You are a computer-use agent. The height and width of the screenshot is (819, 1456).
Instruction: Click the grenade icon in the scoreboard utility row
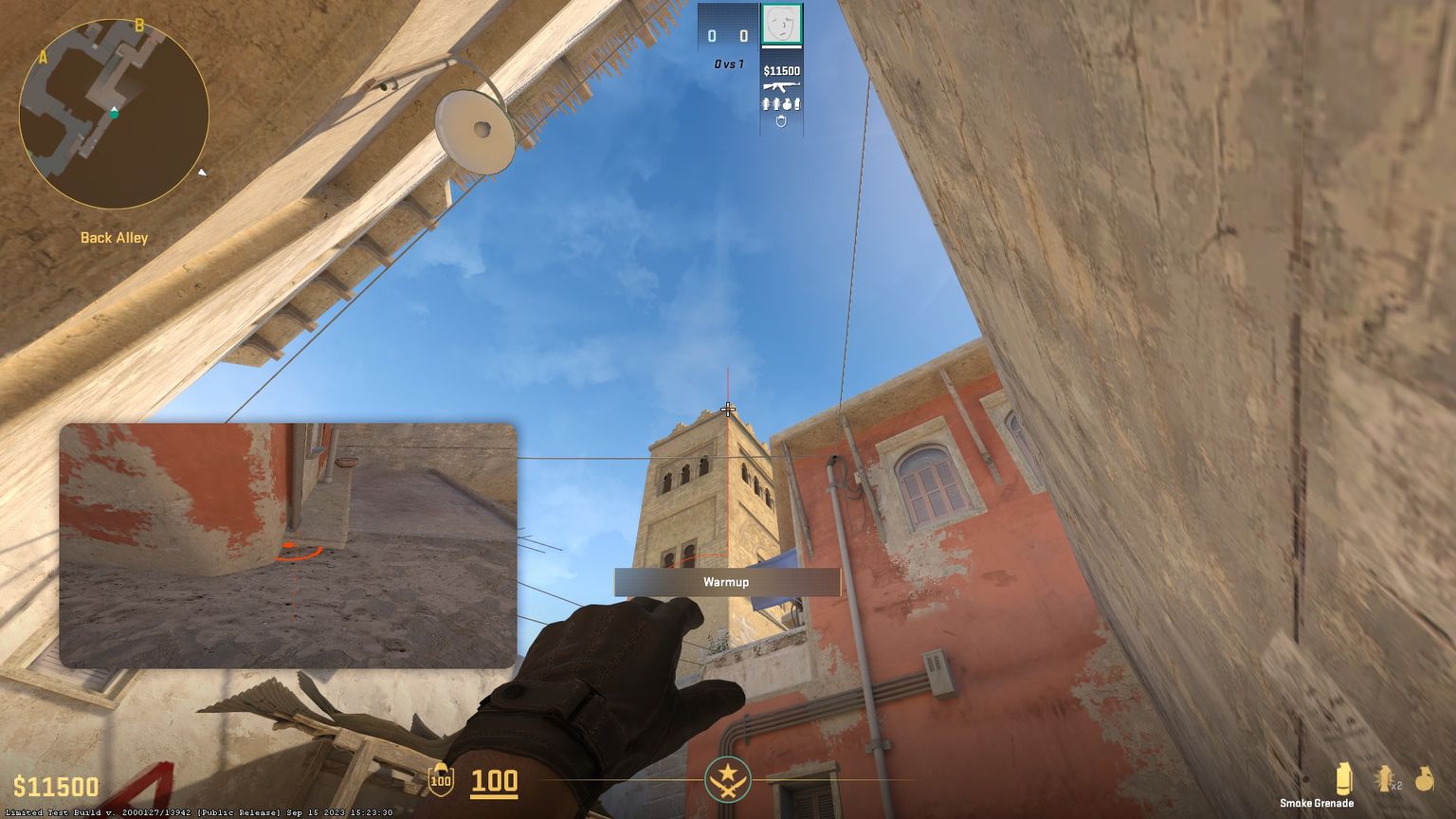[788, 104]
